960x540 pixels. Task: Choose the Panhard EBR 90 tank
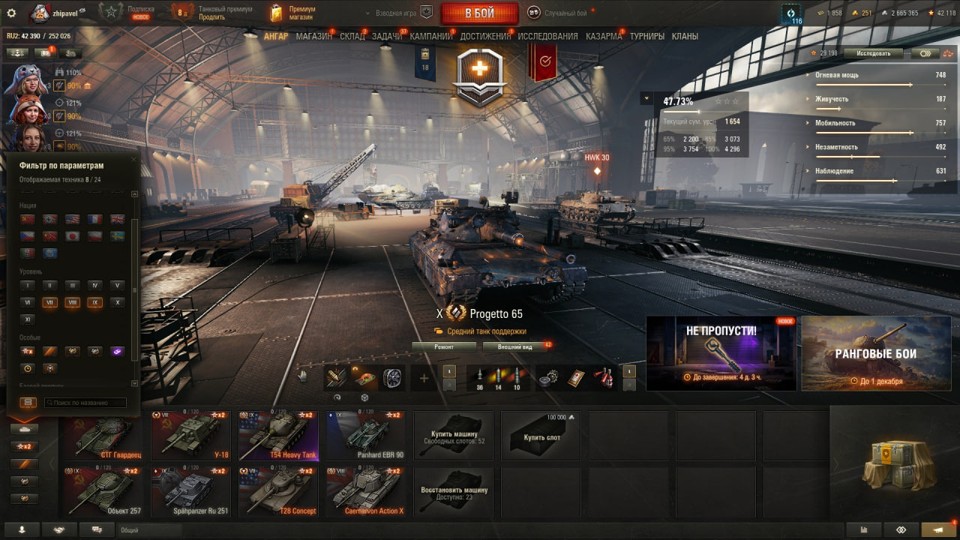[364, 437]
